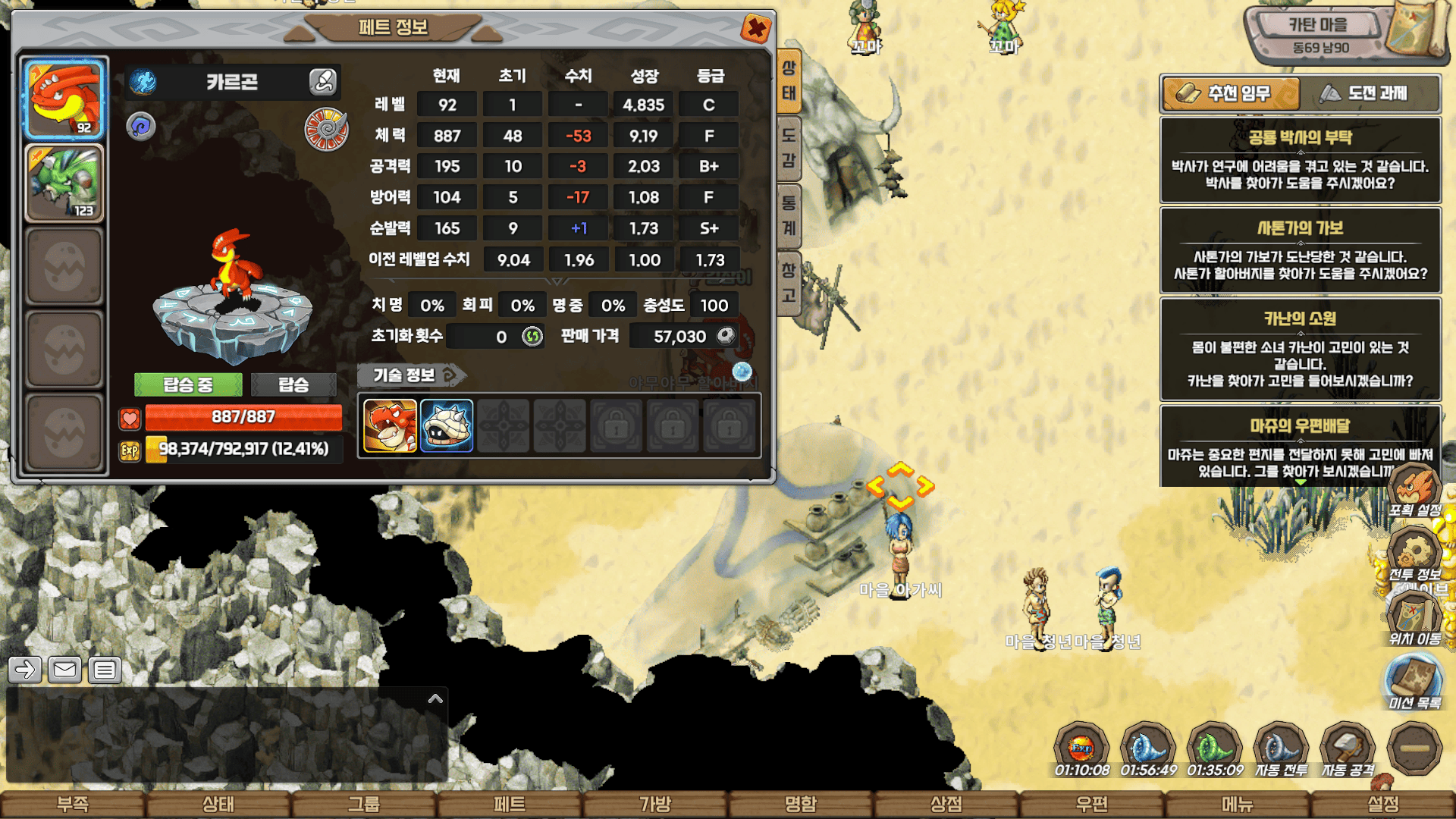The image size is (1456, 819).
Task: Open the 상점 shop menu
Action: coord(946,804)
